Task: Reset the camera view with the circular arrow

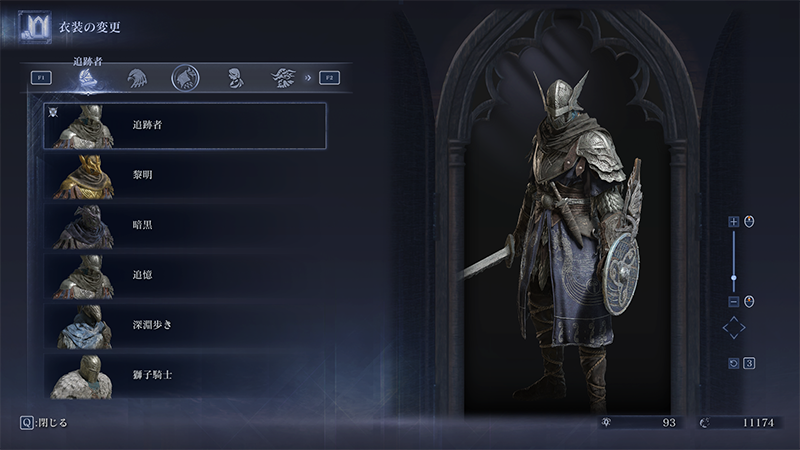Action: pos(733,362)
